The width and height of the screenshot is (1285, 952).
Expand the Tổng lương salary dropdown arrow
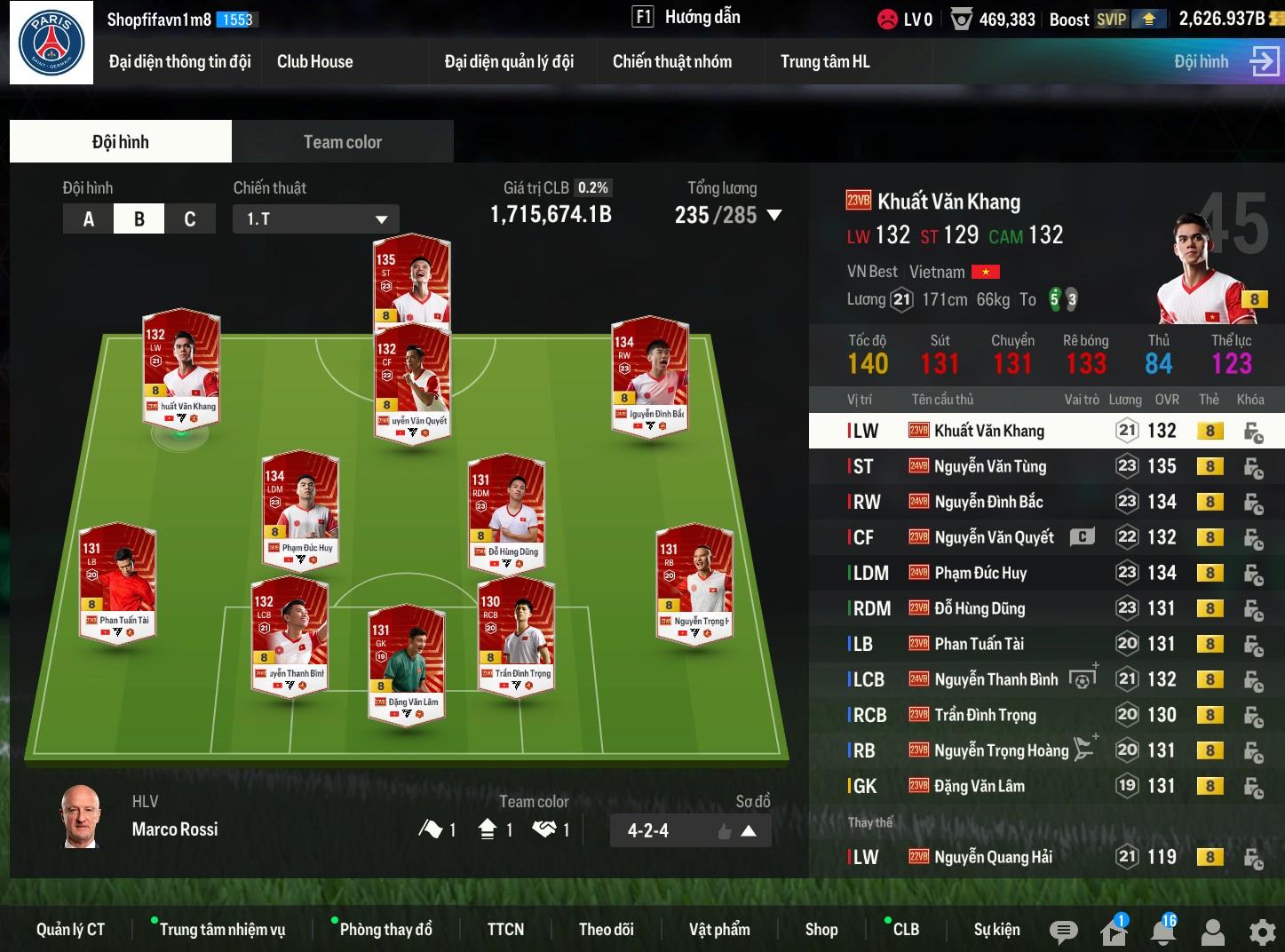[774, 215]
